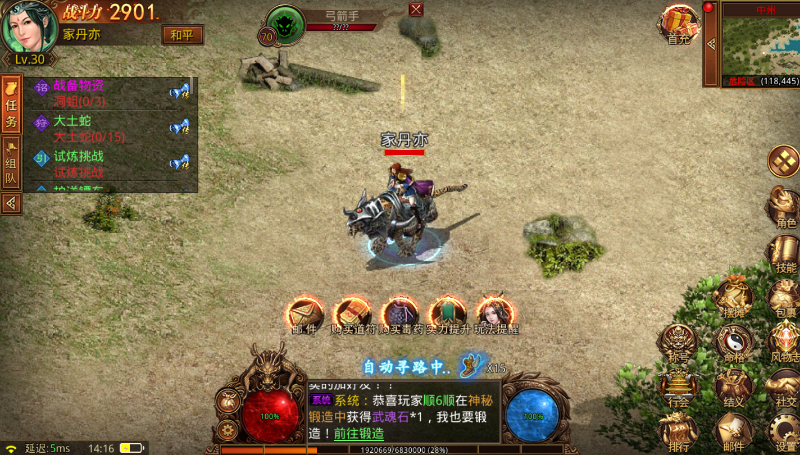800x455 pixels.
Task: Open the 排行 ranking menu
Action: click(x=678, y=432)
